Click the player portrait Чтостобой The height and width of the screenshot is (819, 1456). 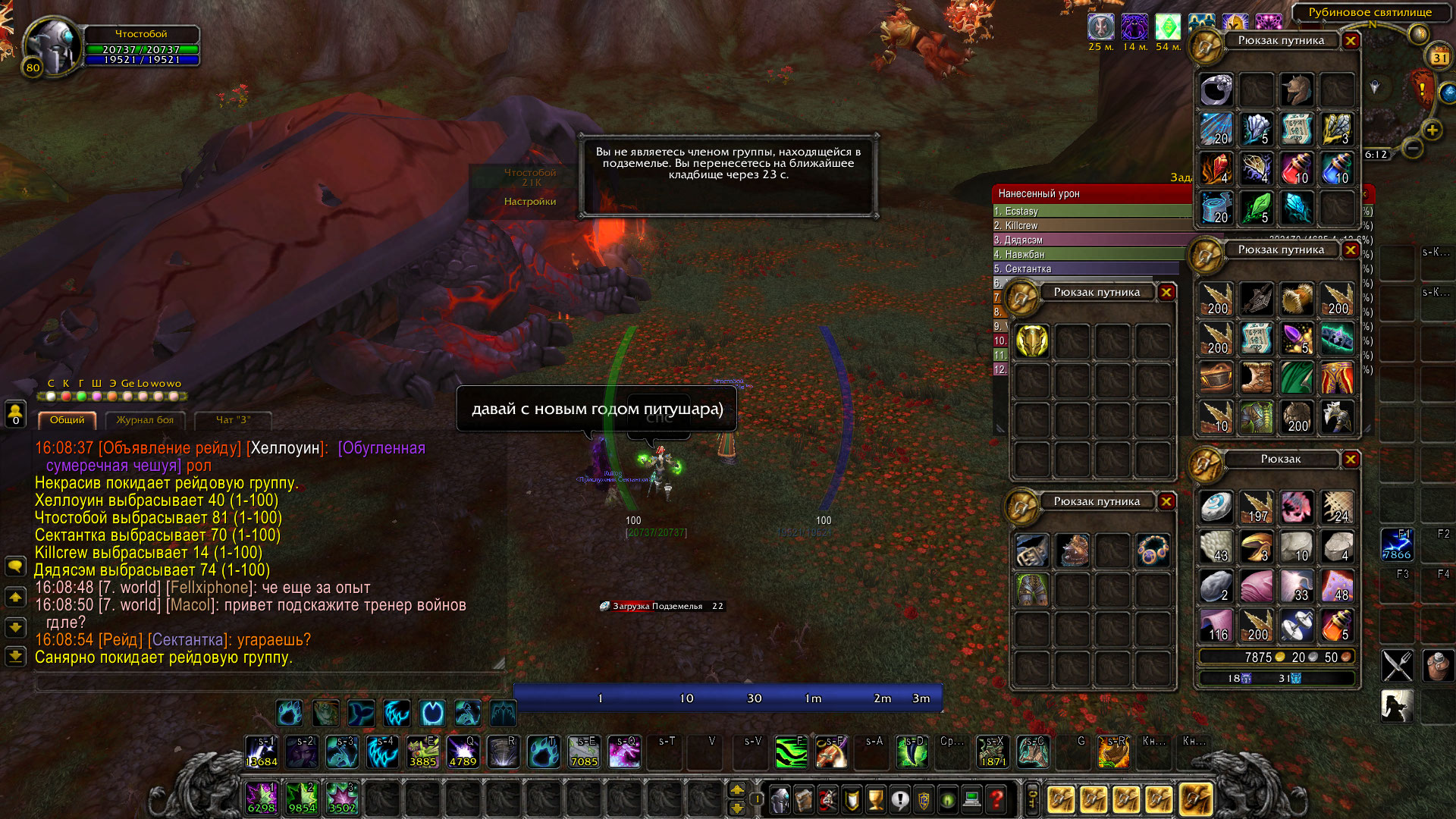coord(52,47)
